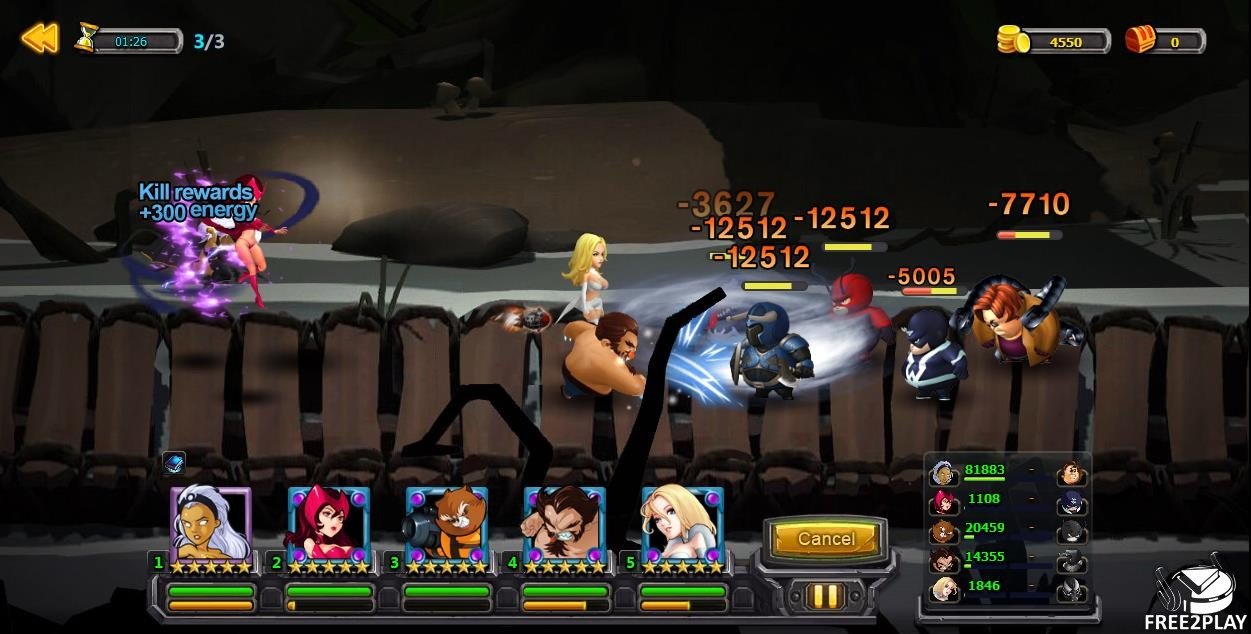Click the gold coins icon
Viewport: 1251px width, 634px height.
[x=1013, y=40]
